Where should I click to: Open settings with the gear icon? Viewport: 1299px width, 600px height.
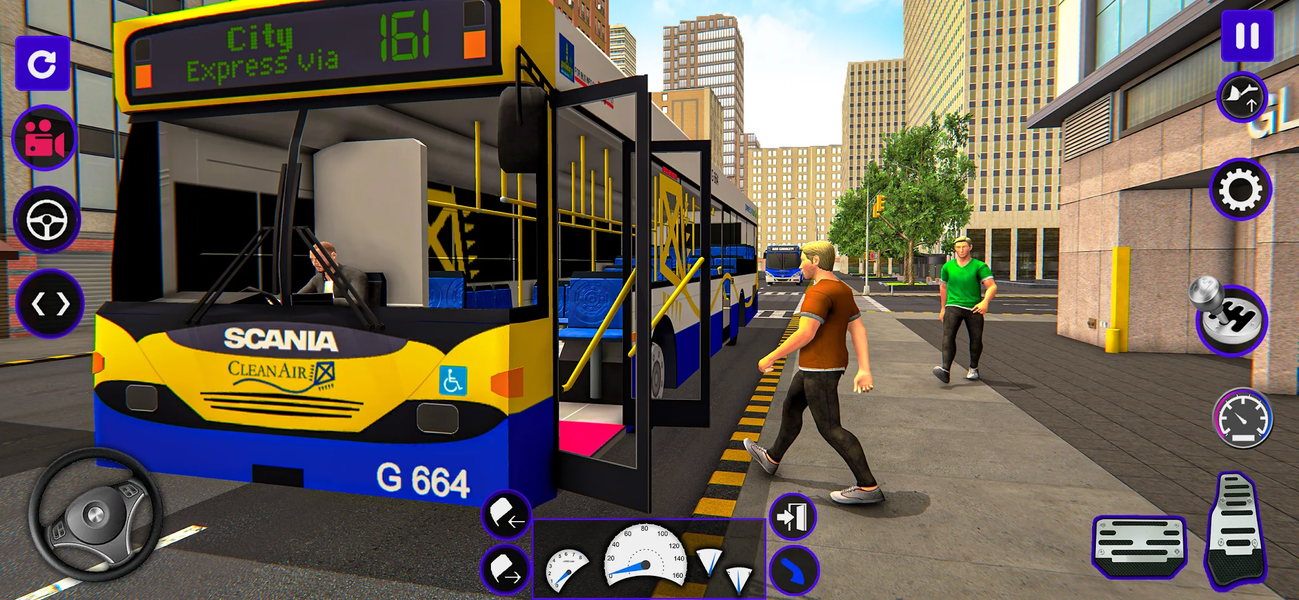click(1240, 189)
